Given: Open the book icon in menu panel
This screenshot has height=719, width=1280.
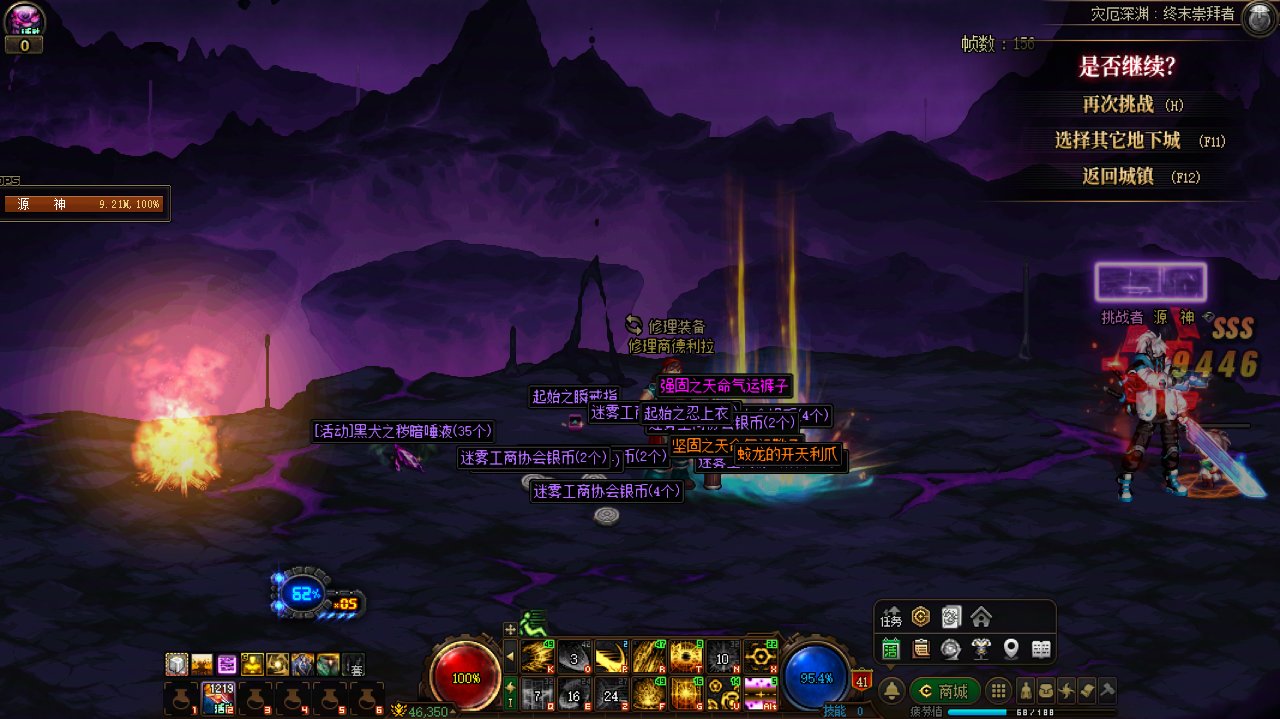Looking at the screenshot, I should pos(1041,649).
